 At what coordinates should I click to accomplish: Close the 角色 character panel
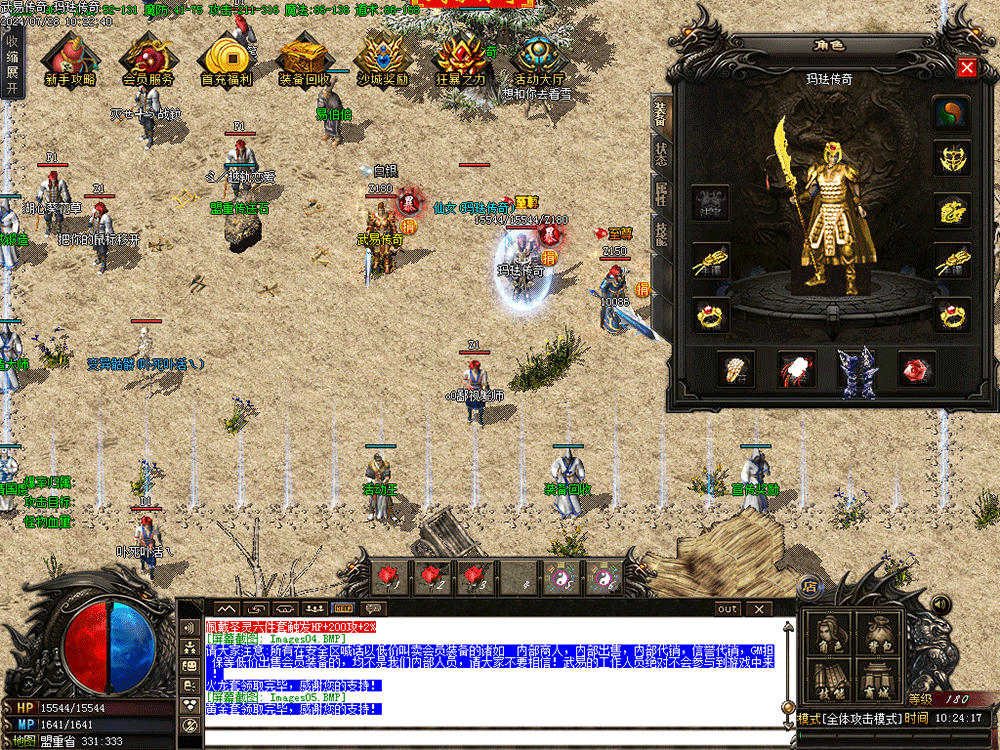click(966, 68)
